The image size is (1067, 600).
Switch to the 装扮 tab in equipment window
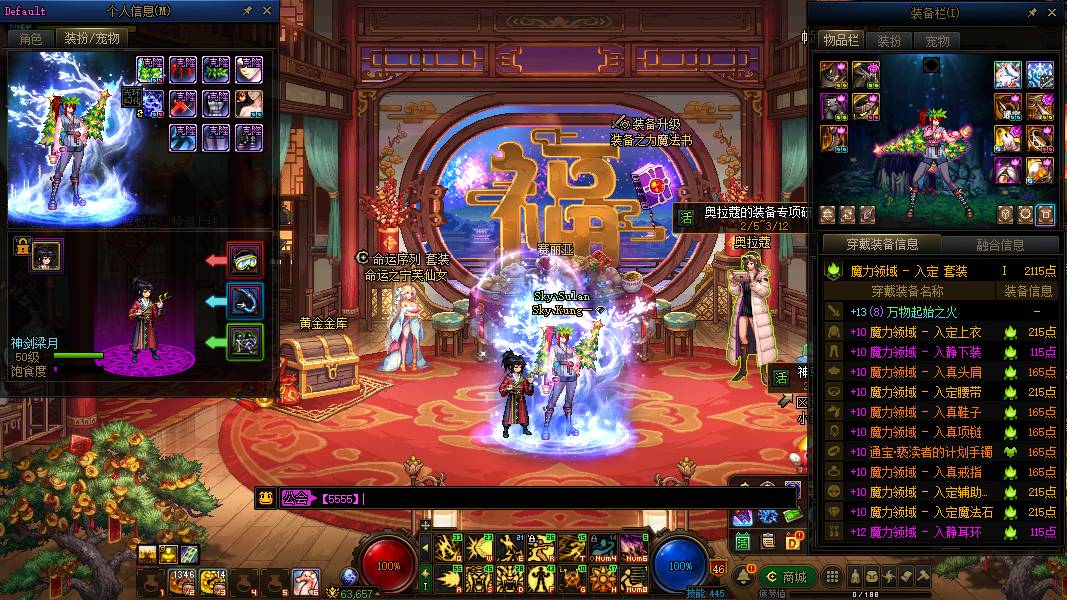click(x=889, y=41)
